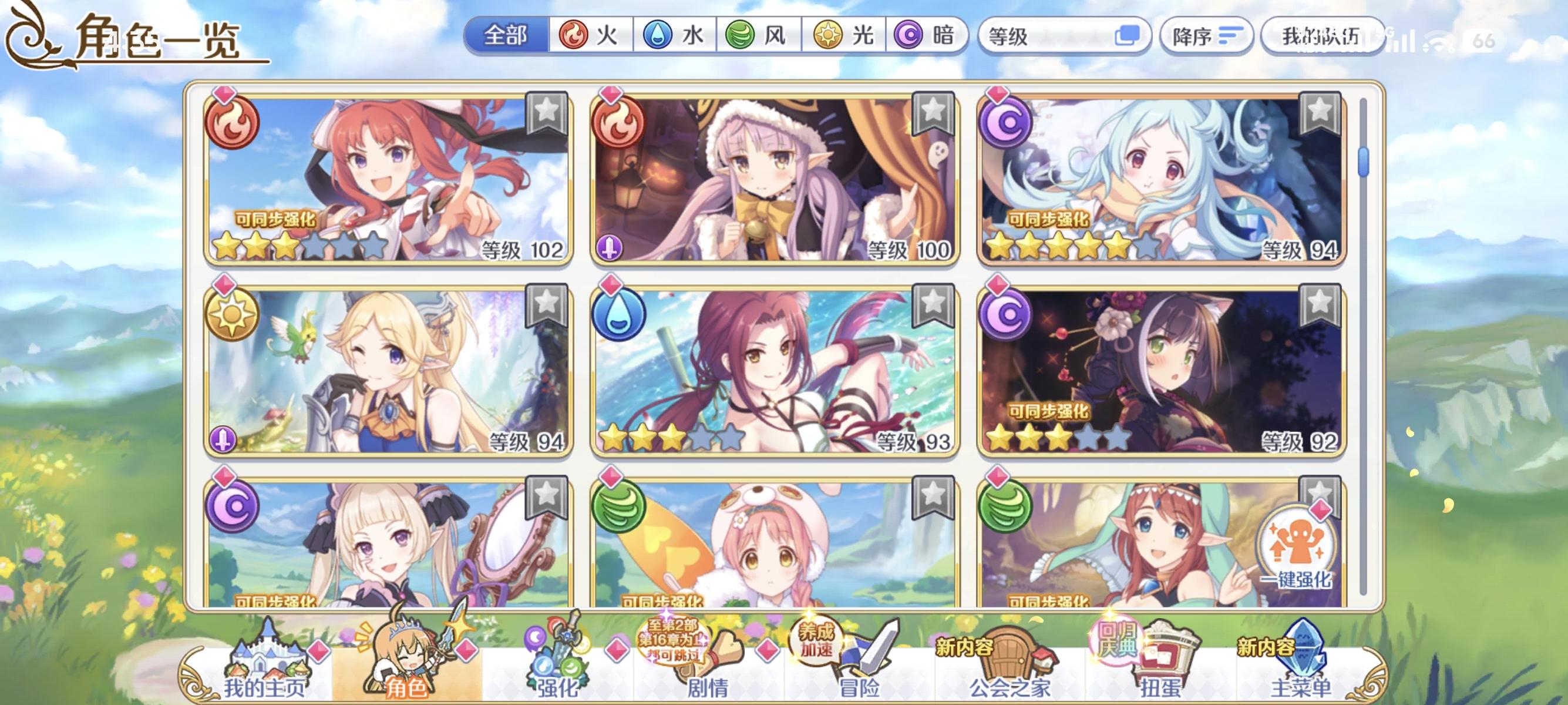Switch sort order with 降序 control
Image resolution: width=1568 pixels, height=705 pixels.
click(1207, 36)
